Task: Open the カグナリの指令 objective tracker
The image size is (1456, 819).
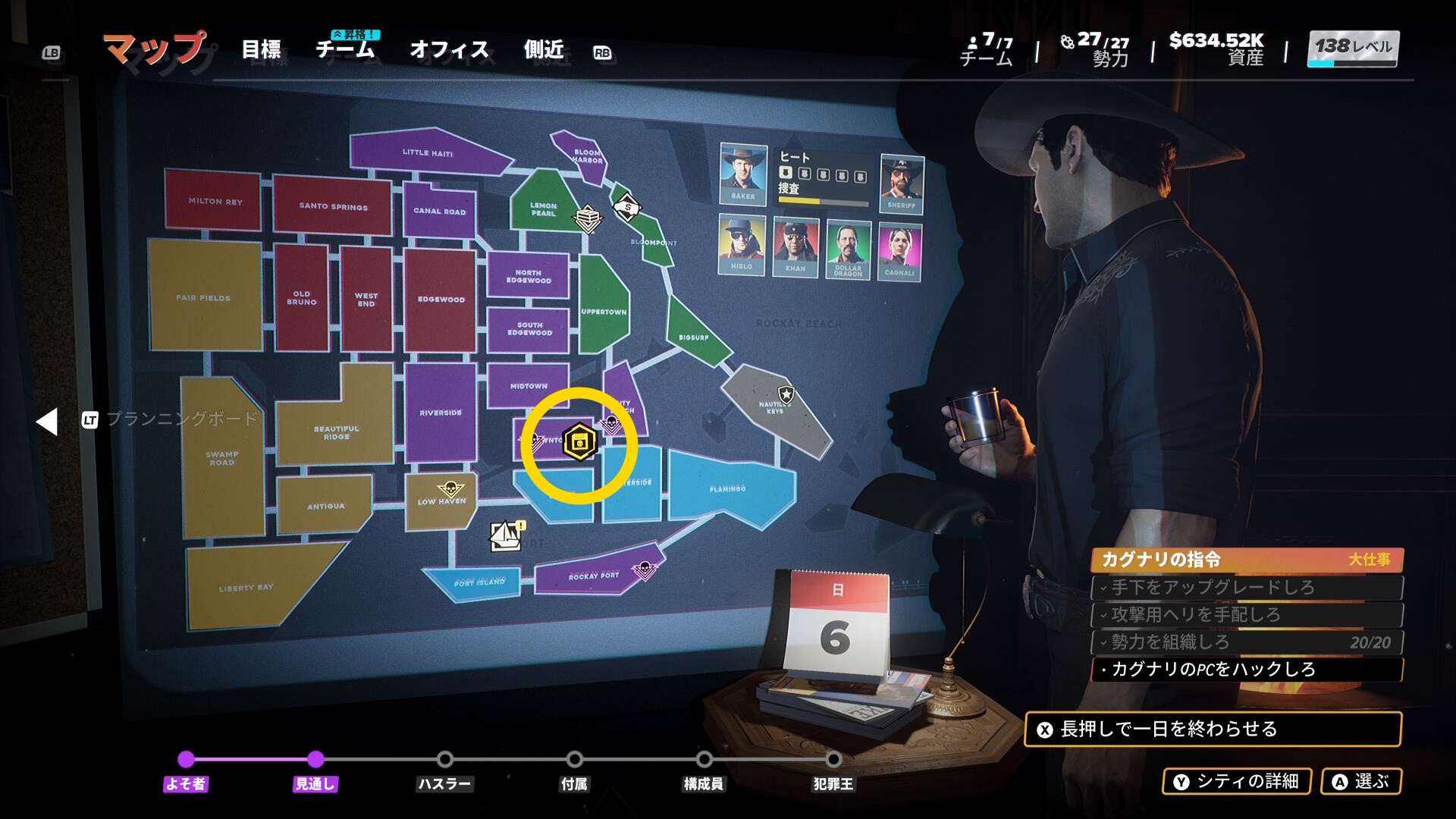Action: point(1246,560)
